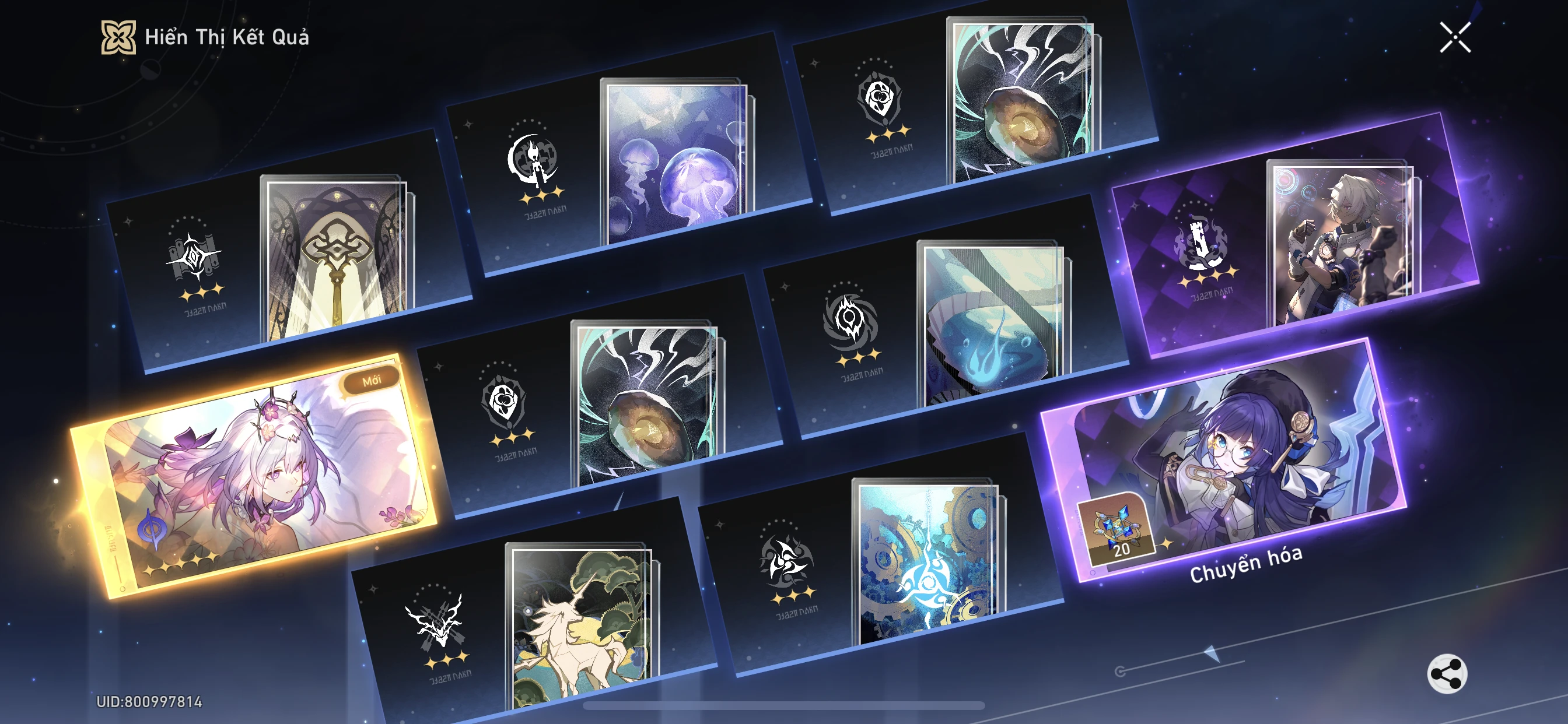The width and height of the screenshot is (1568, 724).
Task: Open the Hiển Thị Kết Quả header menu
Action: (x=225, y=38)
